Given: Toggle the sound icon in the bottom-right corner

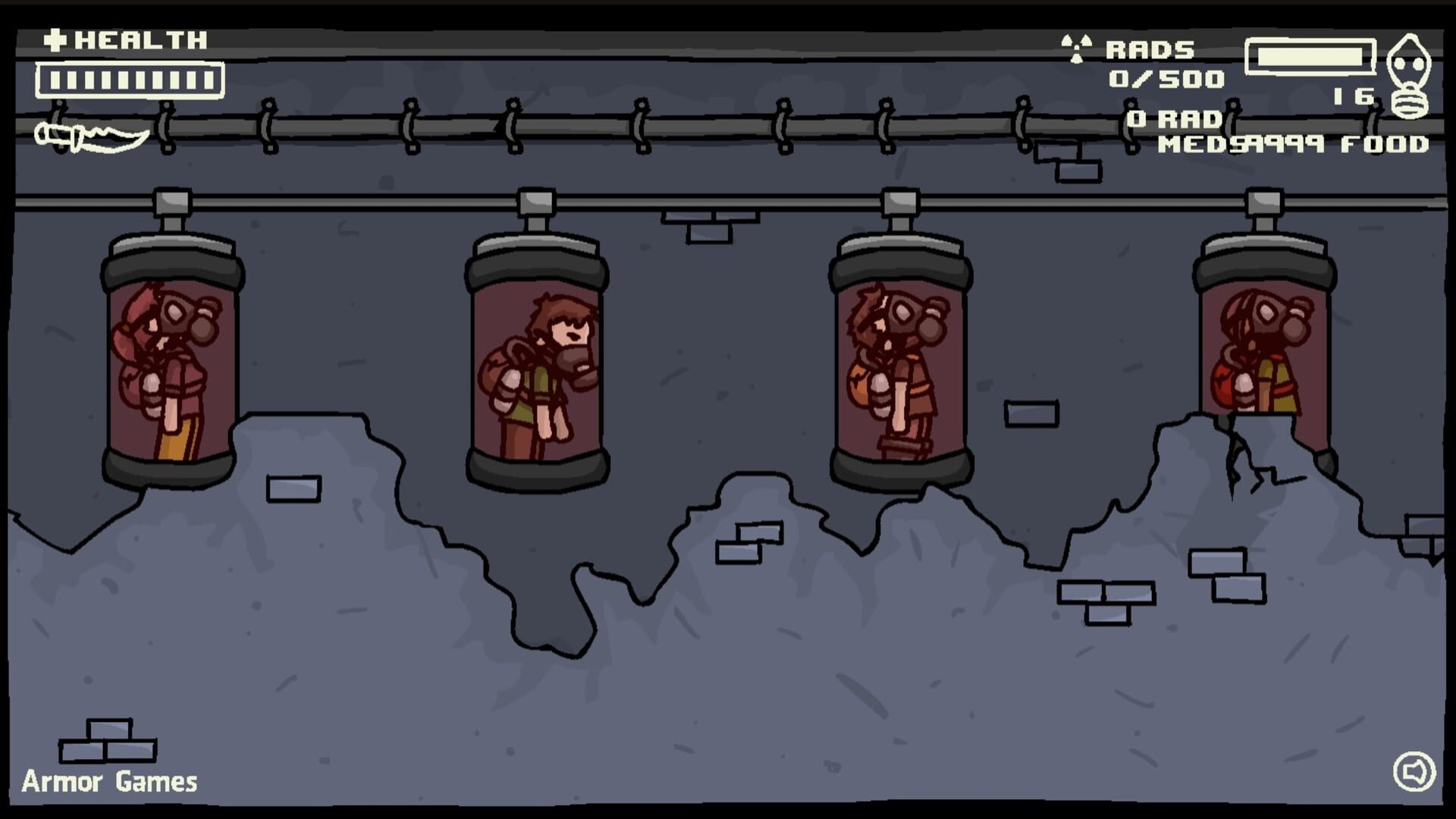Looking at the screenshot, I should pos(1416,773).
